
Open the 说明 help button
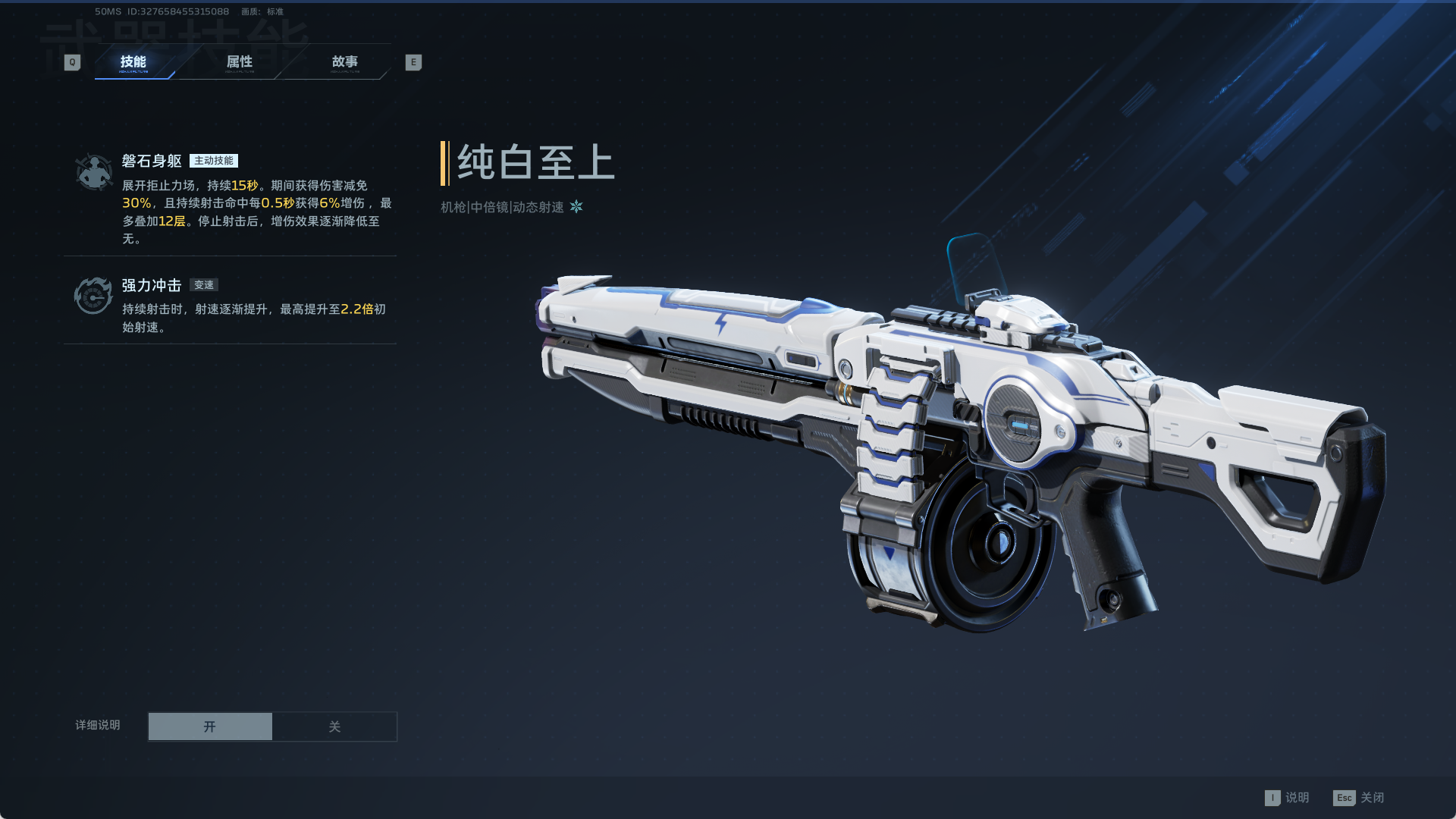1288,798
